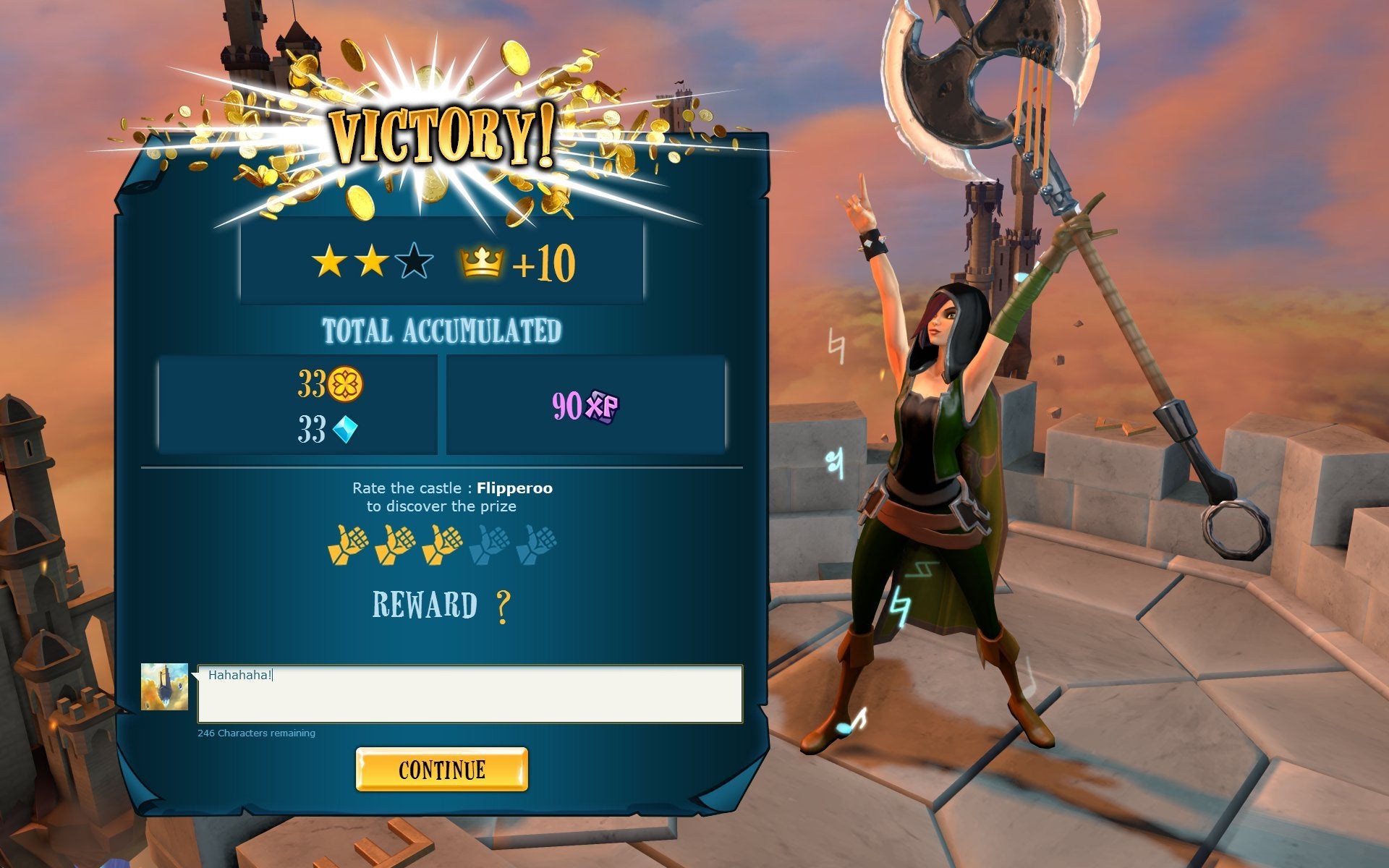1389x868 pixels.
Task: Click the yellow Continue button
Action: pos(441,769)
